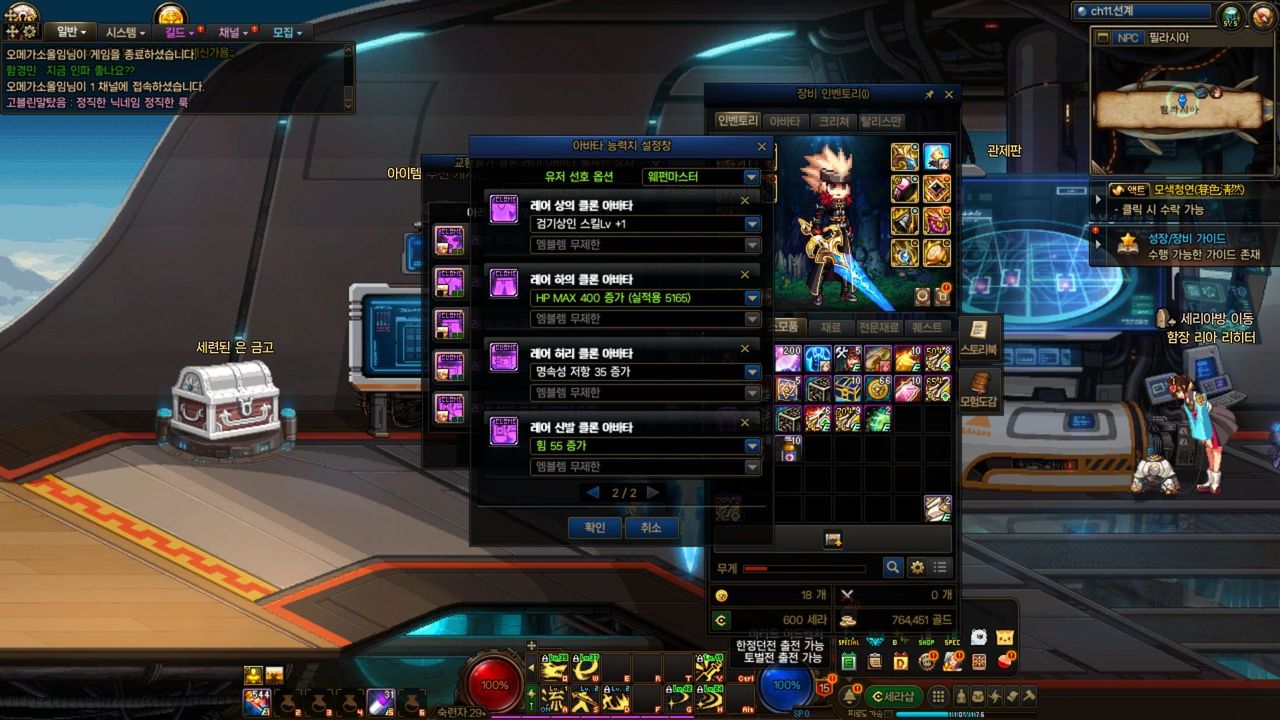Close the 장비 인벤토리 window
This screenshot has width=1280, height=720.
point(949,94)
